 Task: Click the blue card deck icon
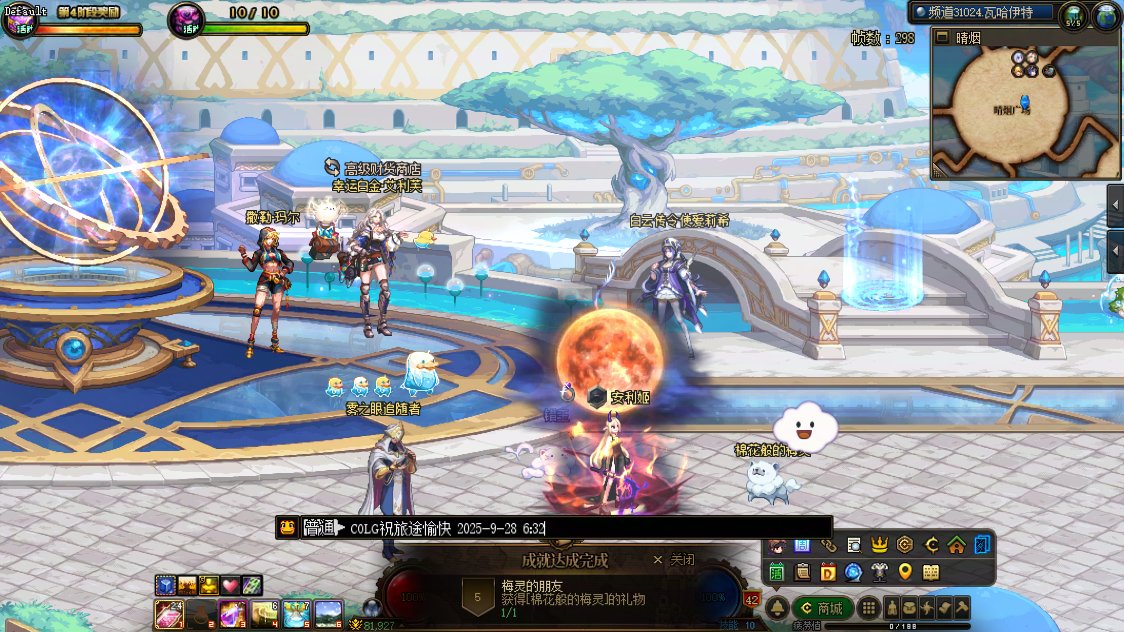coord(983,545)
